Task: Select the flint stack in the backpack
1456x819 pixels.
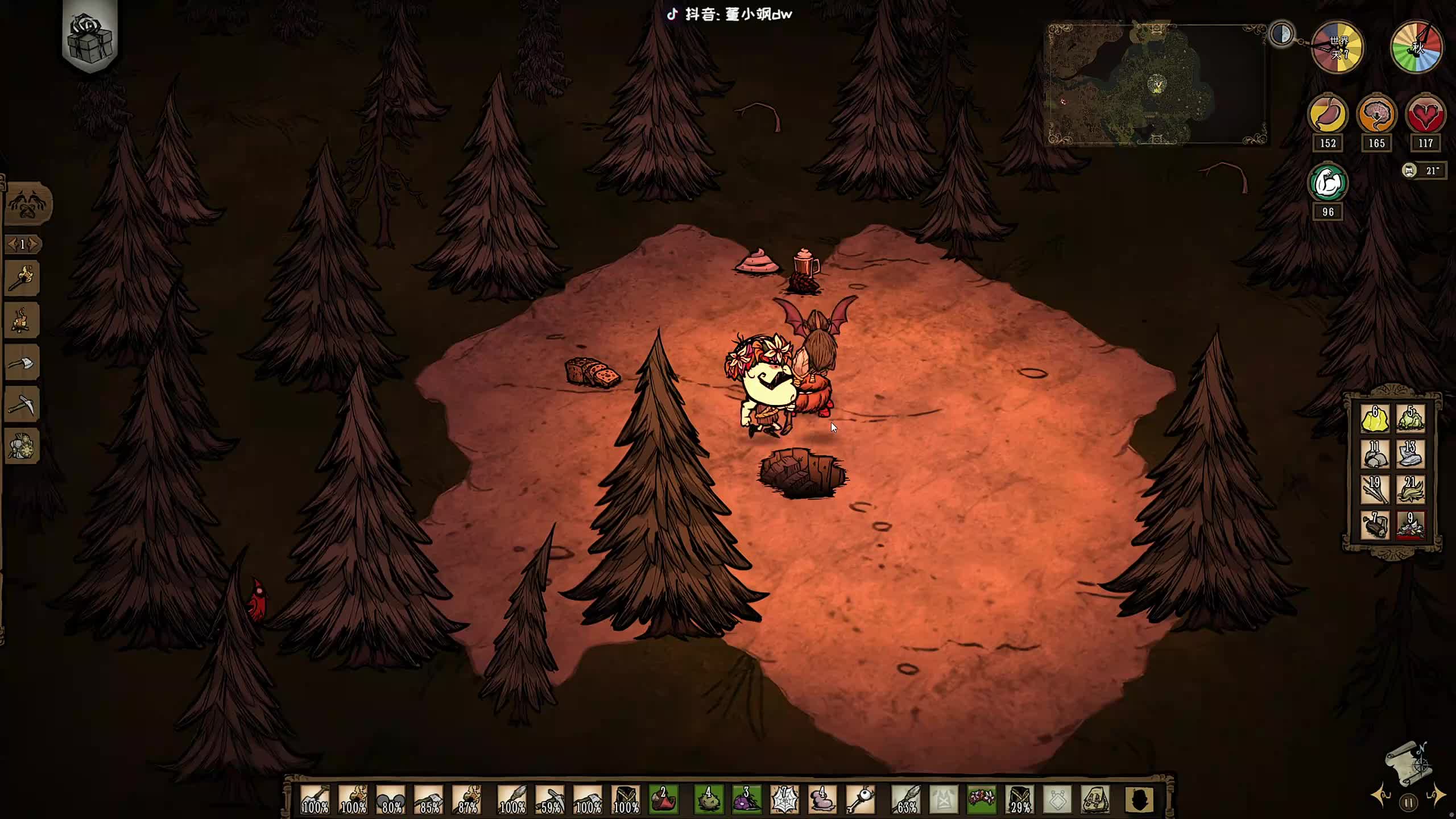Action: point(1410,454)
